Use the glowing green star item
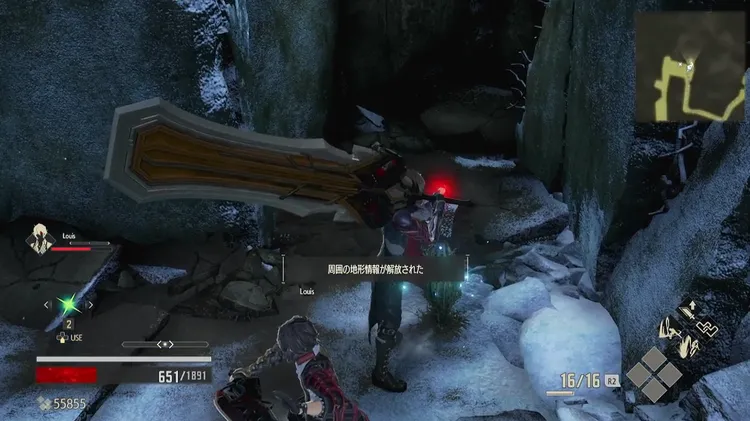Viewport: 750px width, 421px height. coord(68,304)
